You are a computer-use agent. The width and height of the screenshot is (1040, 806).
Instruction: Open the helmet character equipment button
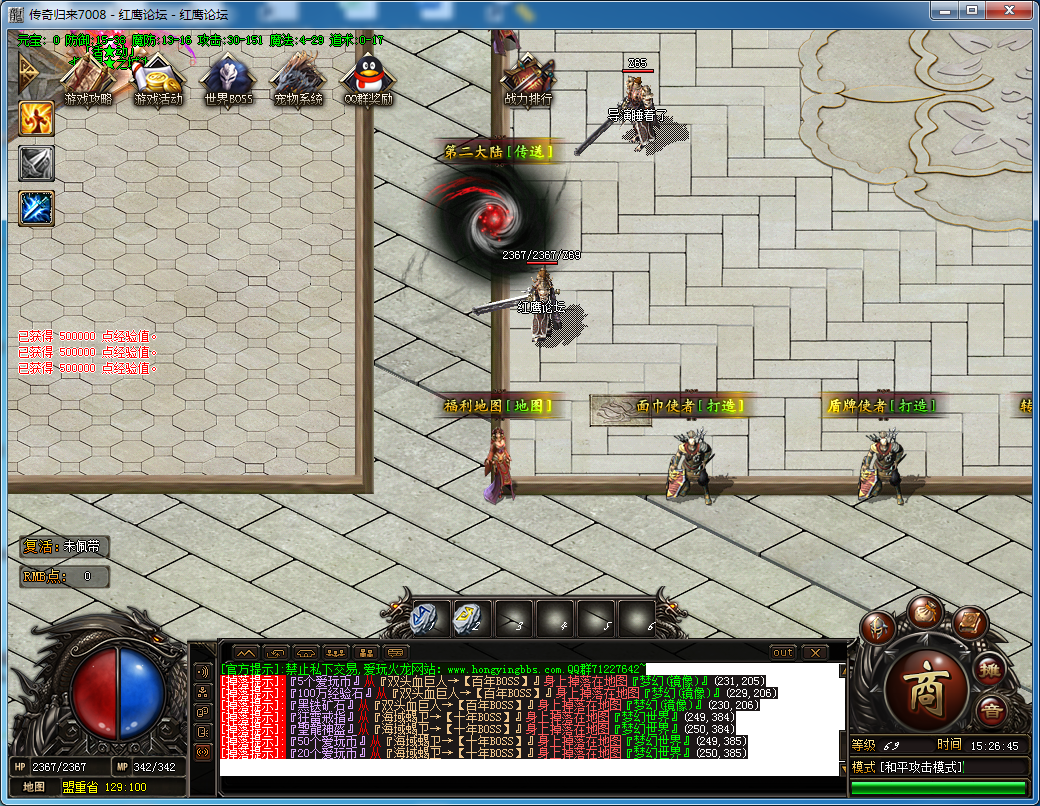[877, 627]
